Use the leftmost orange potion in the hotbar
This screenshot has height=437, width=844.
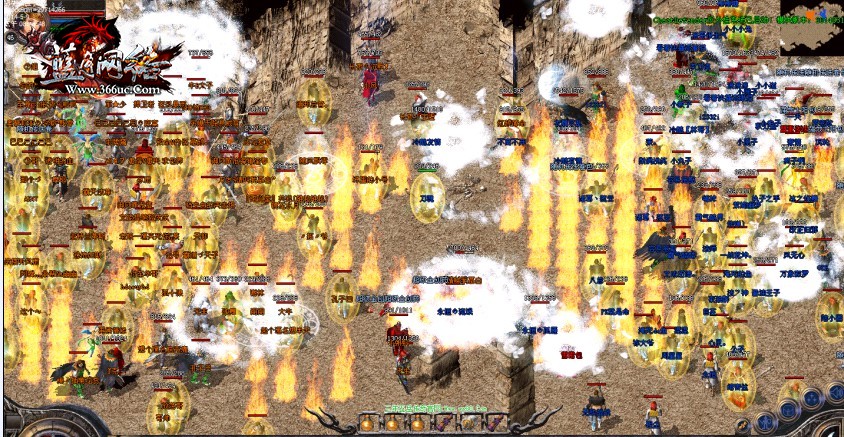[367, 424]
